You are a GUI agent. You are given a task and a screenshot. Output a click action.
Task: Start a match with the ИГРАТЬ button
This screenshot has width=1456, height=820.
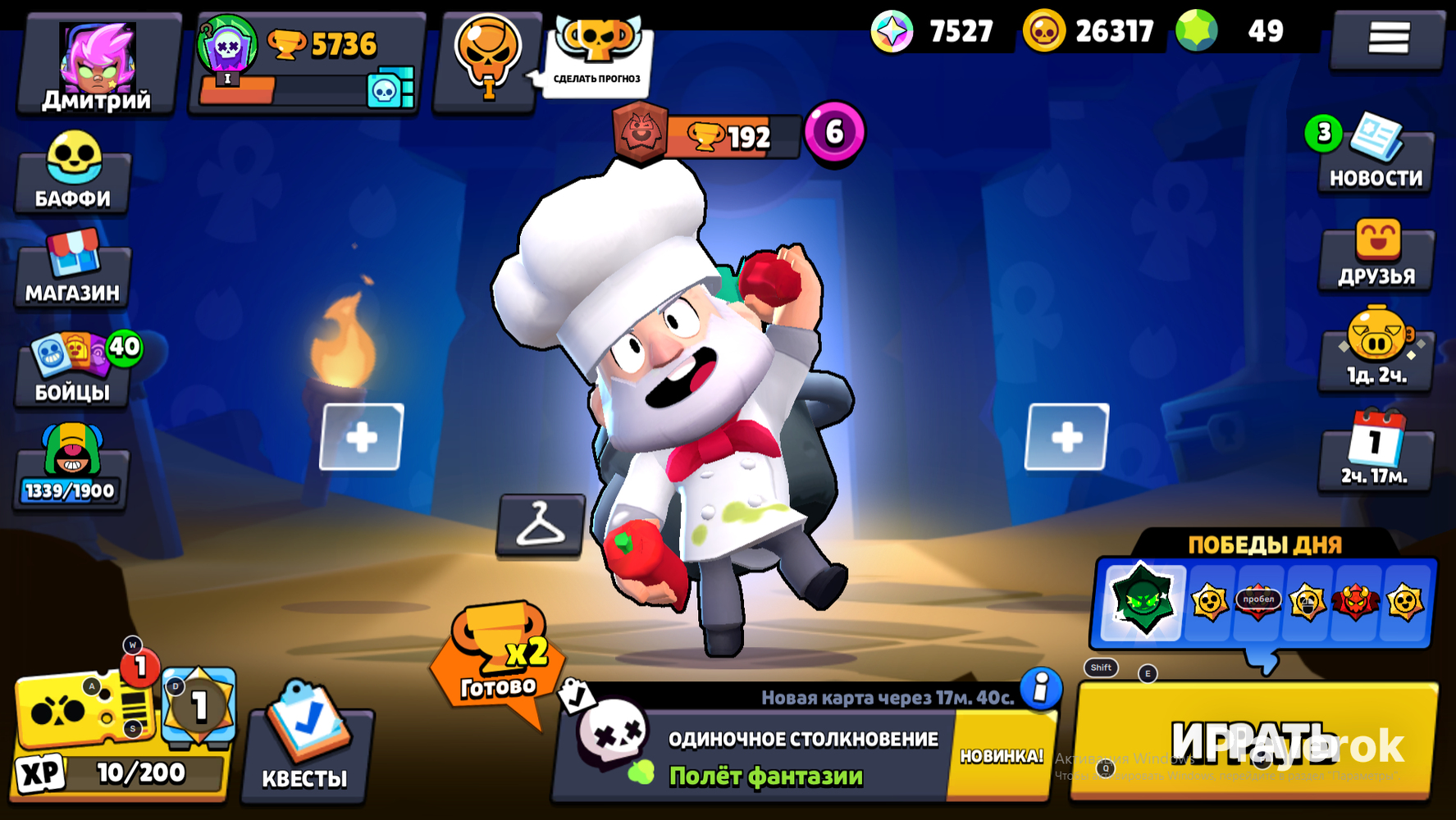(x=1255, y=740)
